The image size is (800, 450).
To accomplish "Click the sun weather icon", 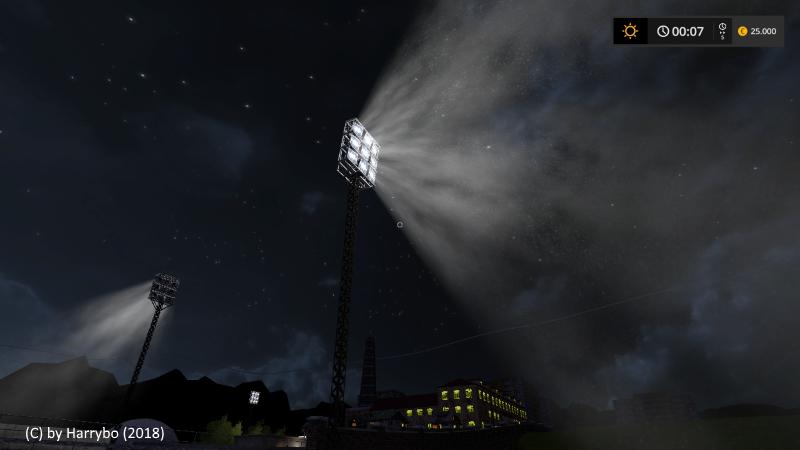I will (x=630, y=31).
